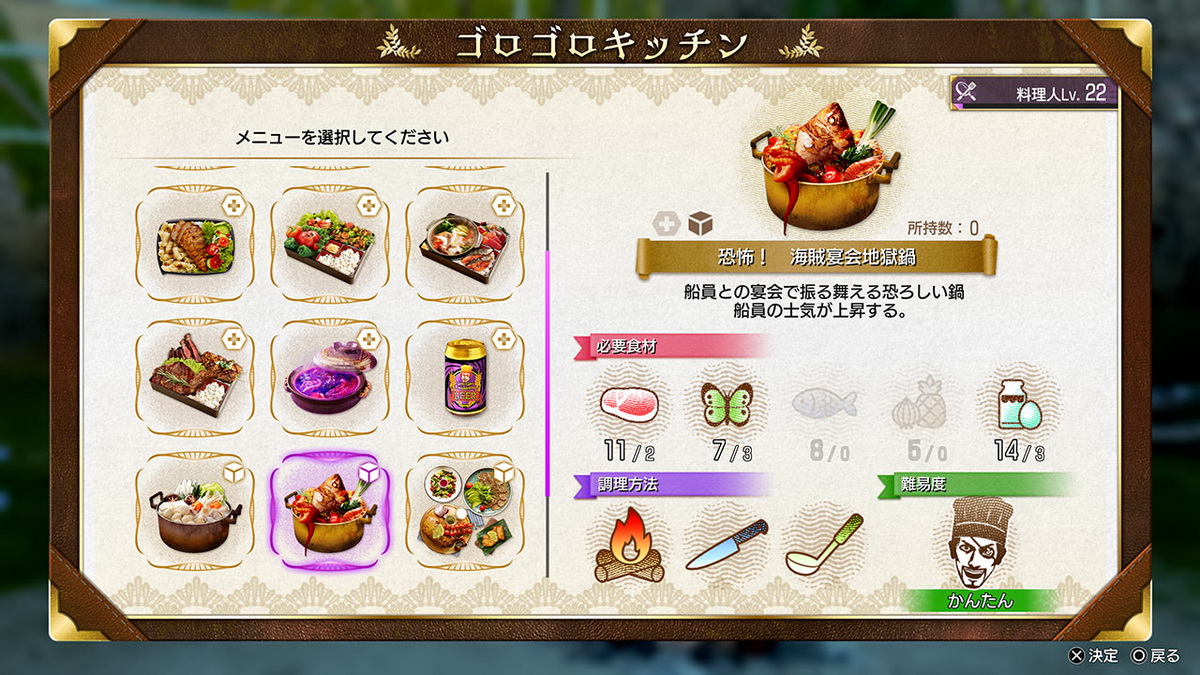Pick the seafood hot pot bento dish
This screenshot has height=675, width=1200.
pyautogui.click(x=464, y=243)
